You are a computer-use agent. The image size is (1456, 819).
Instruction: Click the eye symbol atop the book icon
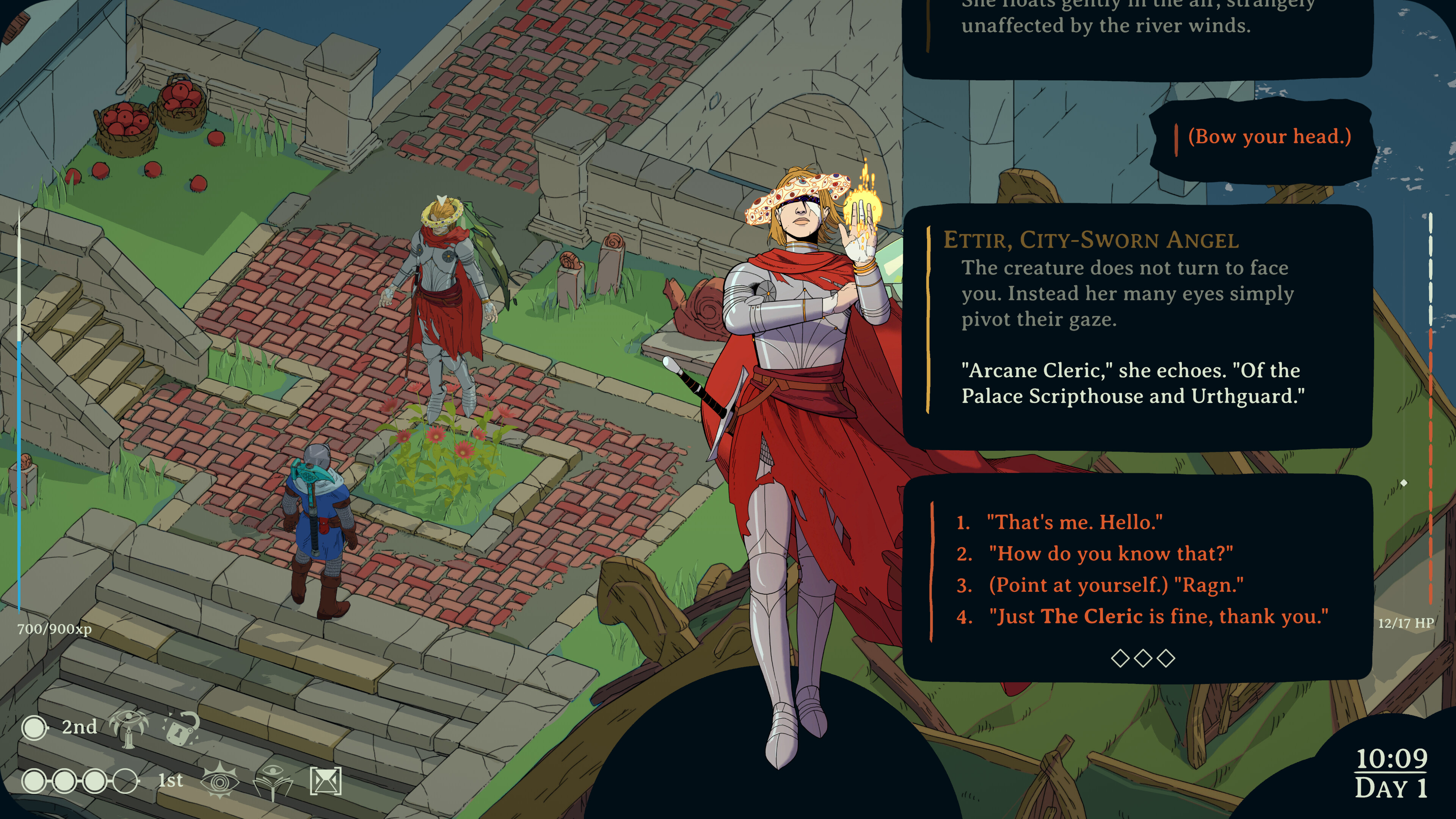click(x=273, y=771)
